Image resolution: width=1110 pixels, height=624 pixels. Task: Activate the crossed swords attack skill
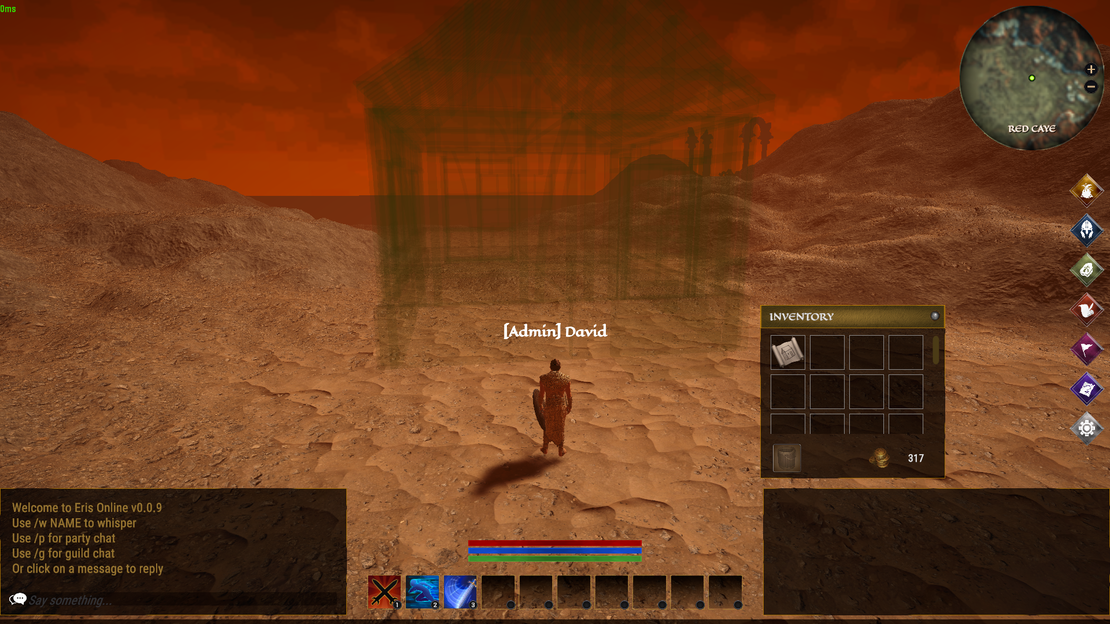(384, 592)
